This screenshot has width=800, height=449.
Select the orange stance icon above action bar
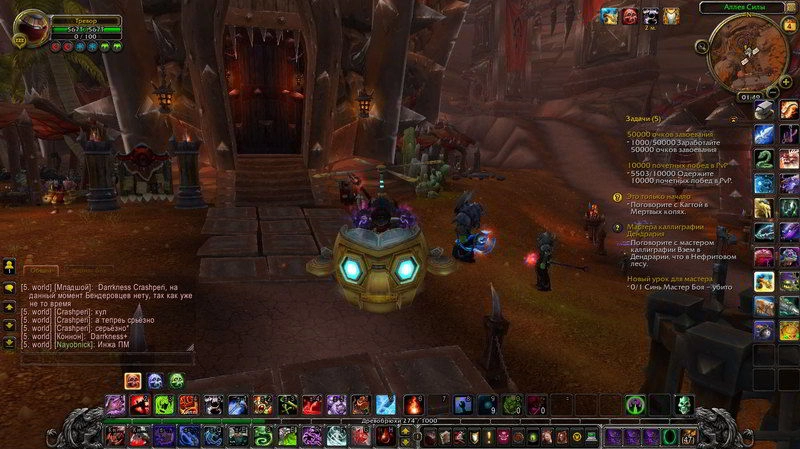click(132, 380)
